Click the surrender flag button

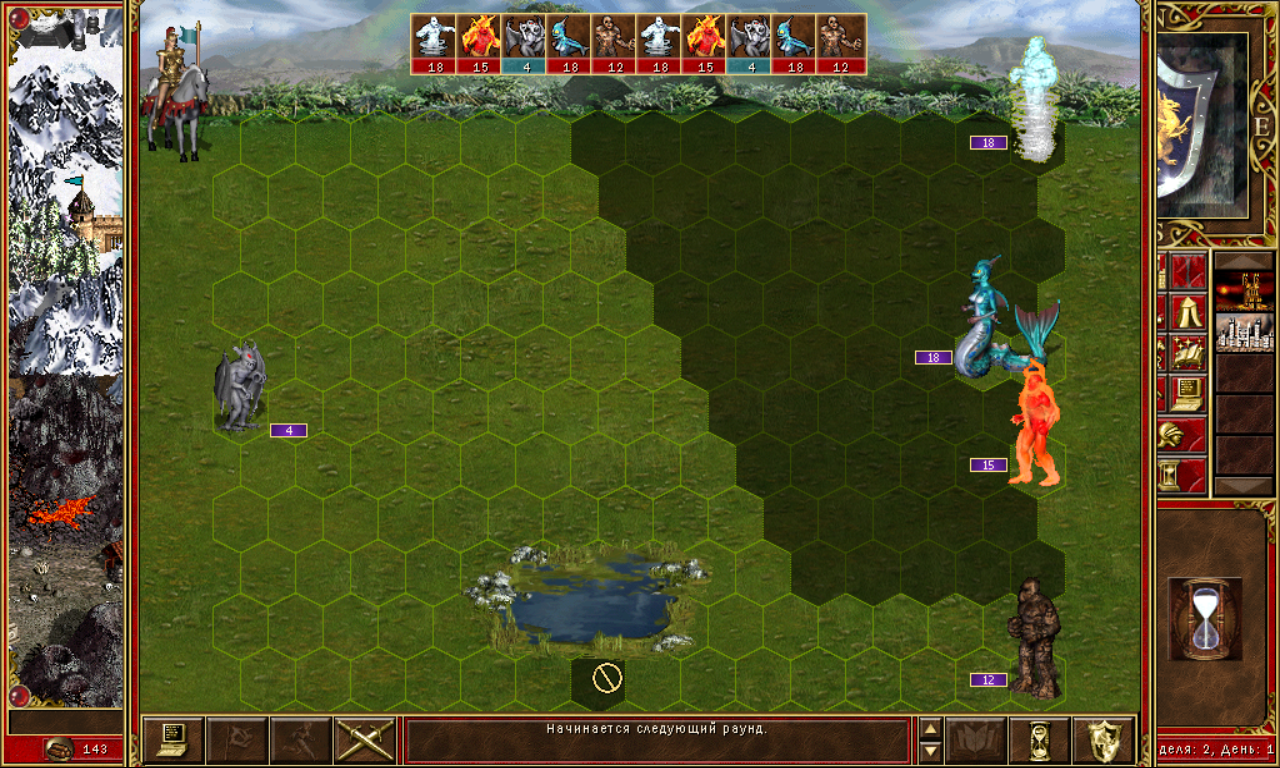pyautogui.click(x=237, y=740)
